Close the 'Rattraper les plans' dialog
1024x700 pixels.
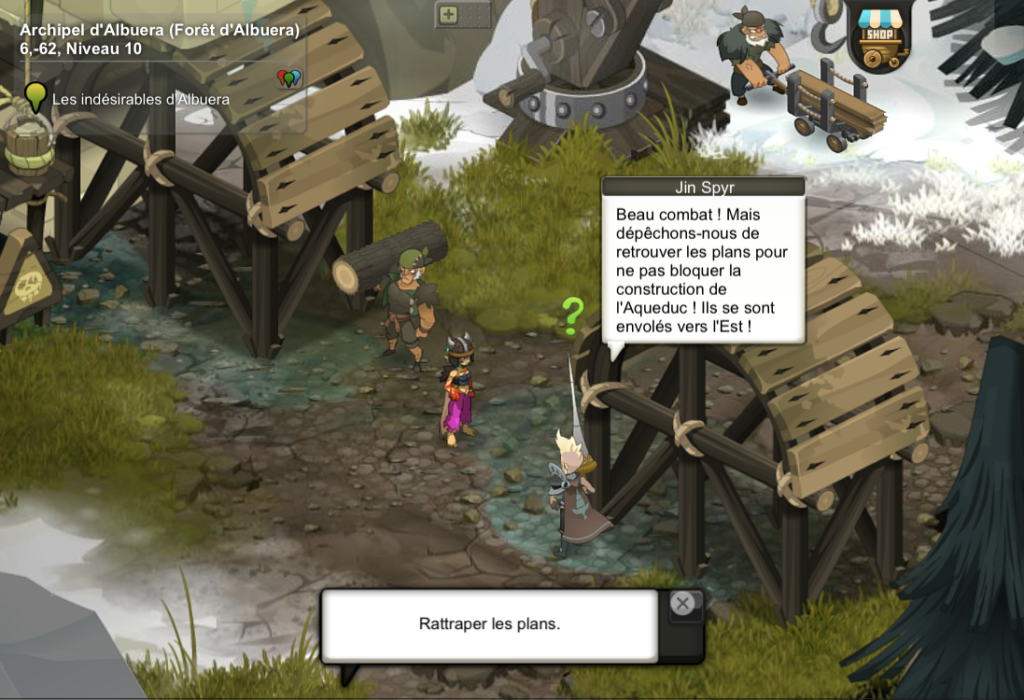coord(682,603)
